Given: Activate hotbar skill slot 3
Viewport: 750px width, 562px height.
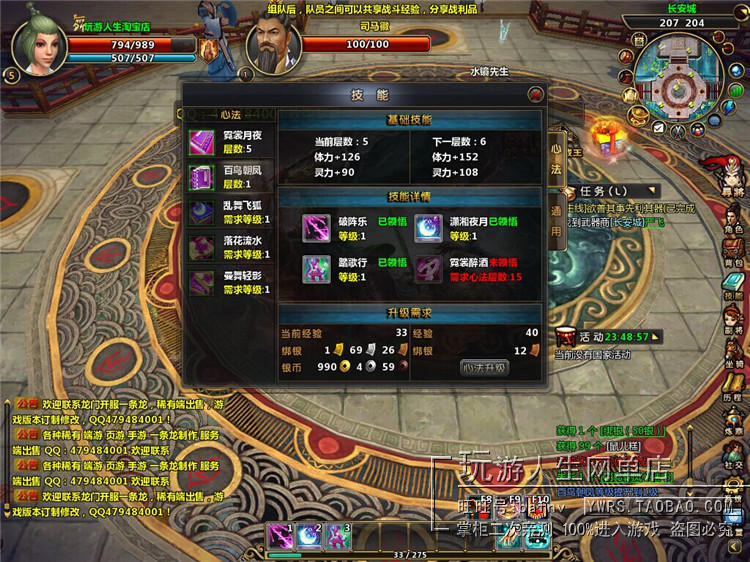Looking at the screenshot, I should click(336, 537).
